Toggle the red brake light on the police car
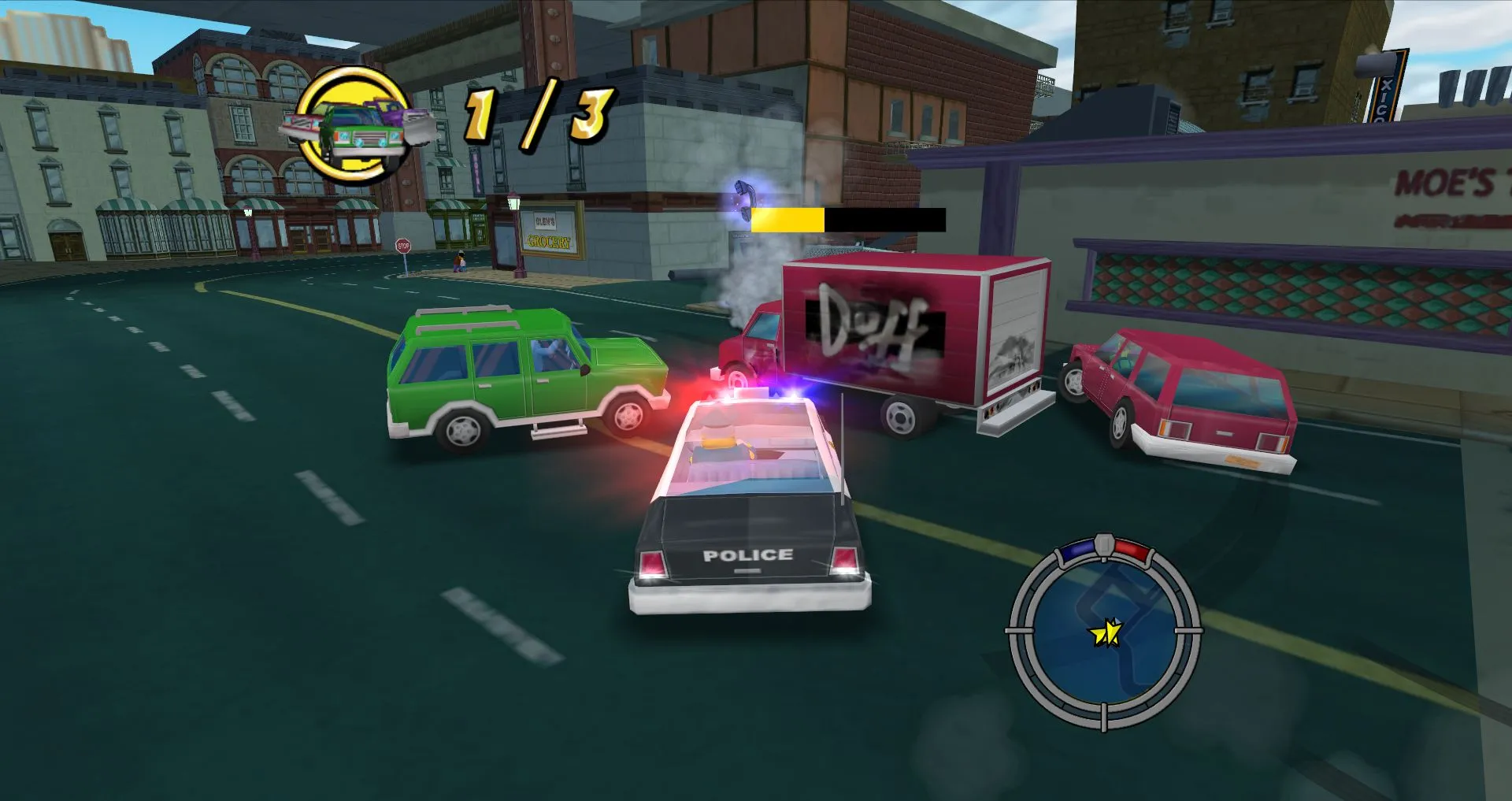The image size is (1512, 801). [651, 562]
